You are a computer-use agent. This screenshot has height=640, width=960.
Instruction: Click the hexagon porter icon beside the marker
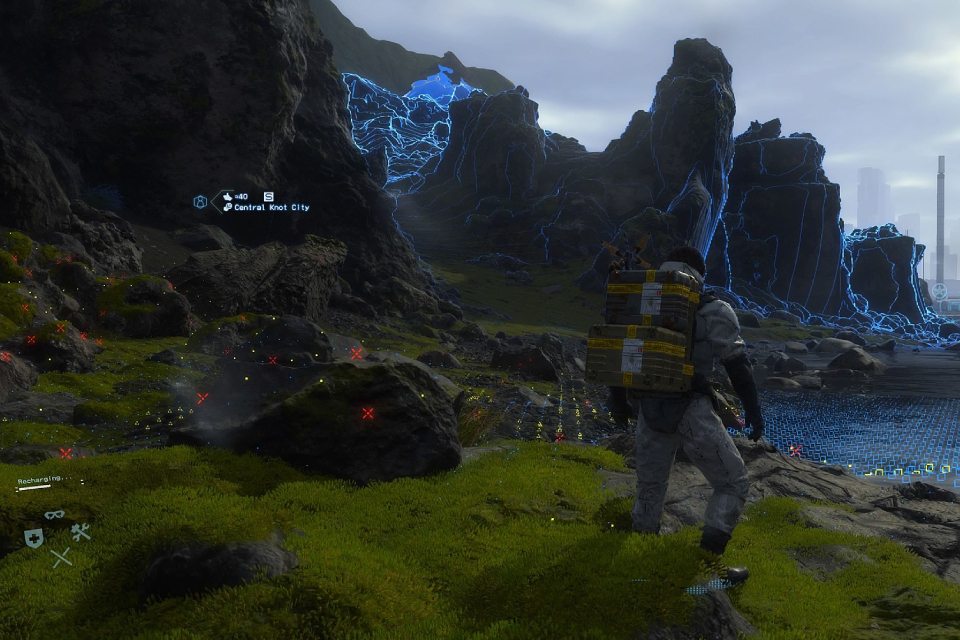200,202
